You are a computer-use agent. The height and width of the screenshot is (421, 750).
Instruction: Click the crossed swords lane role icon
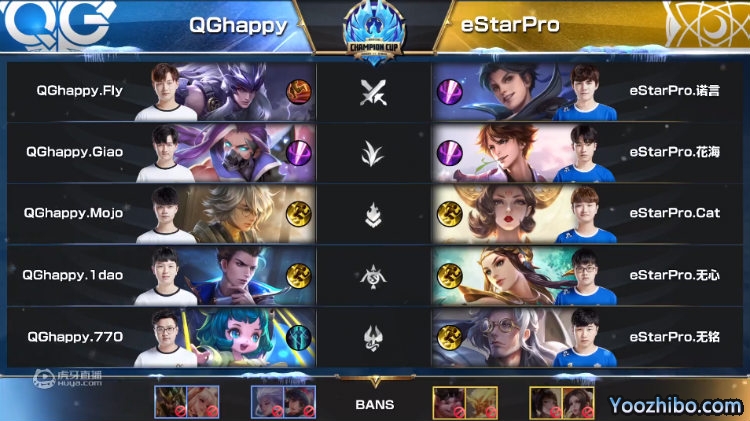[x=373, y=92]
